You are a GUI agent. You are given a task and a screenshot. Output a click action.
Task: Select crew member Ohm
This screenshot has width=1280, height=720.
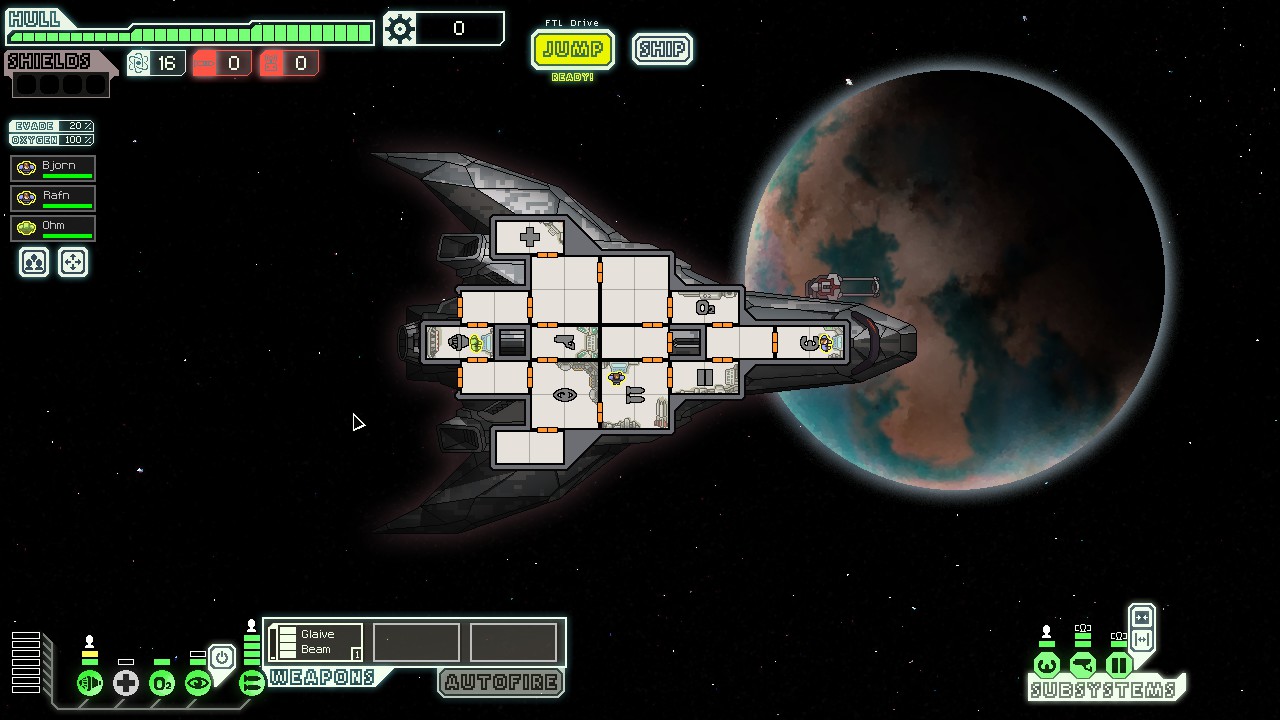pos(53,228)
